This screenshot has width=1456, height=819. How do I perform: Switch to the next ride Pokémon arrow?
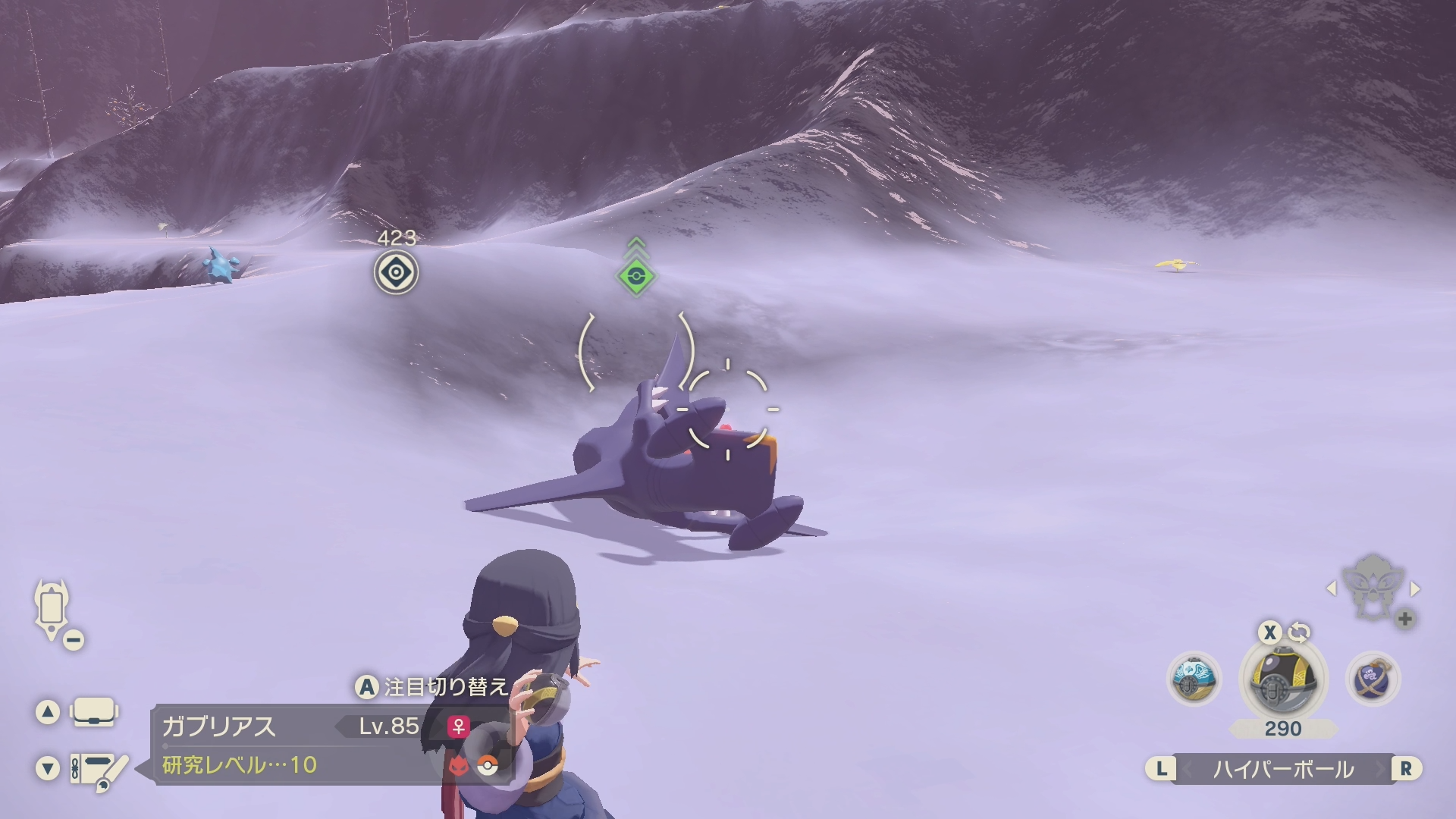(x=1415, y=588)
